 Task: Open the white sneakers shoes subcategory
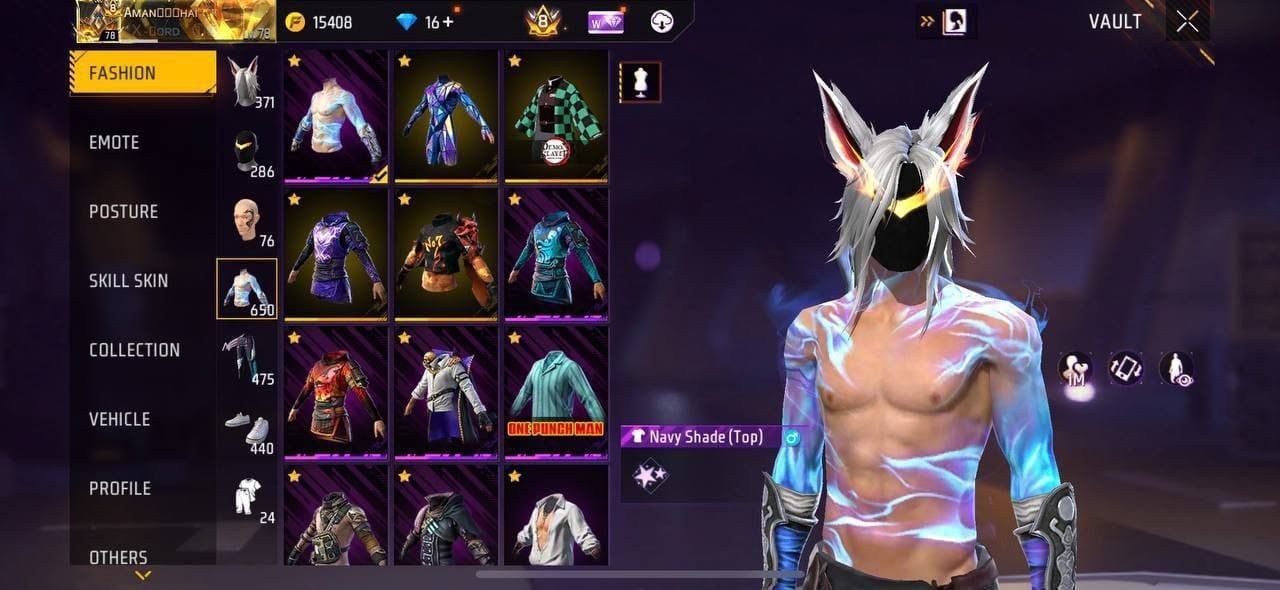pos(246,428)
